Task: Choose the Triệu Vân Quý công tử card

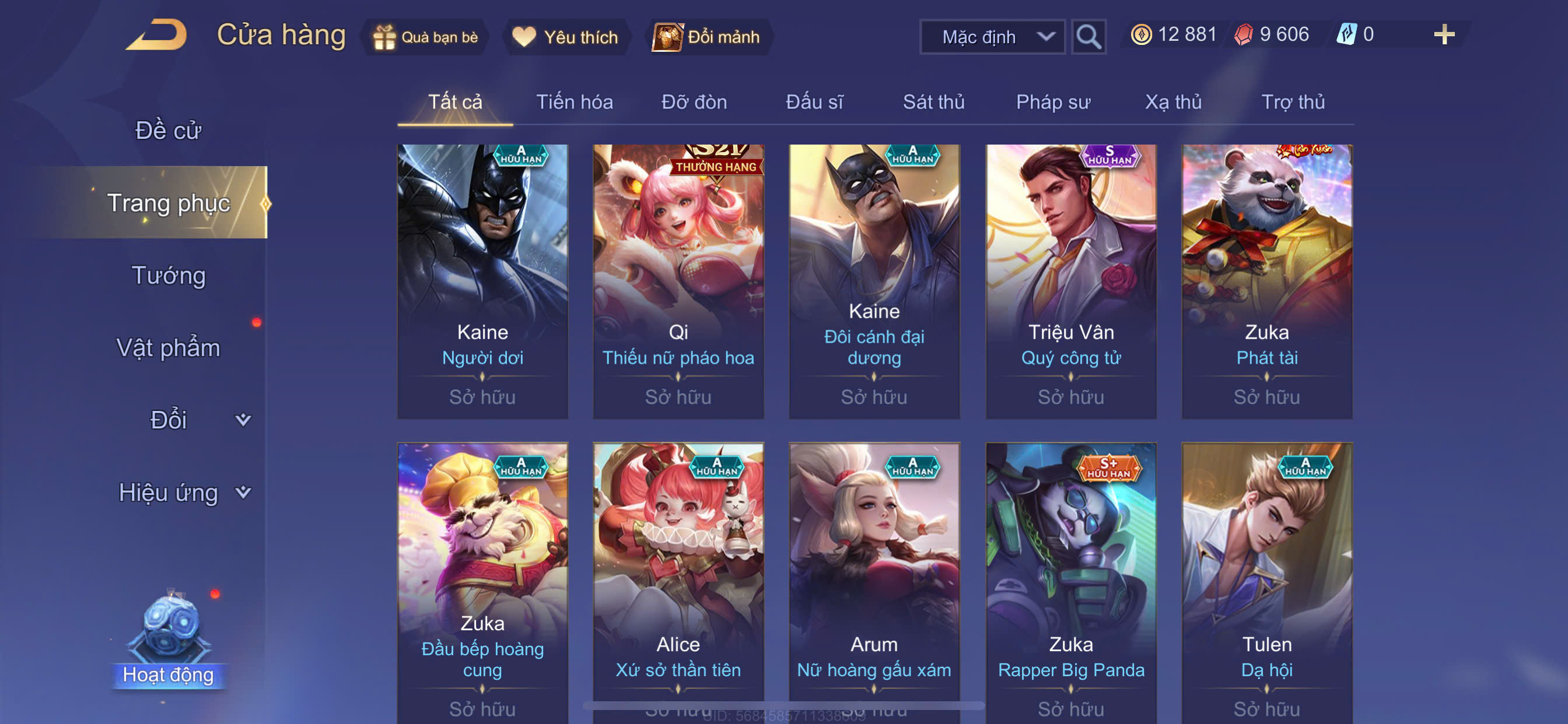Action: point(1070,281)
